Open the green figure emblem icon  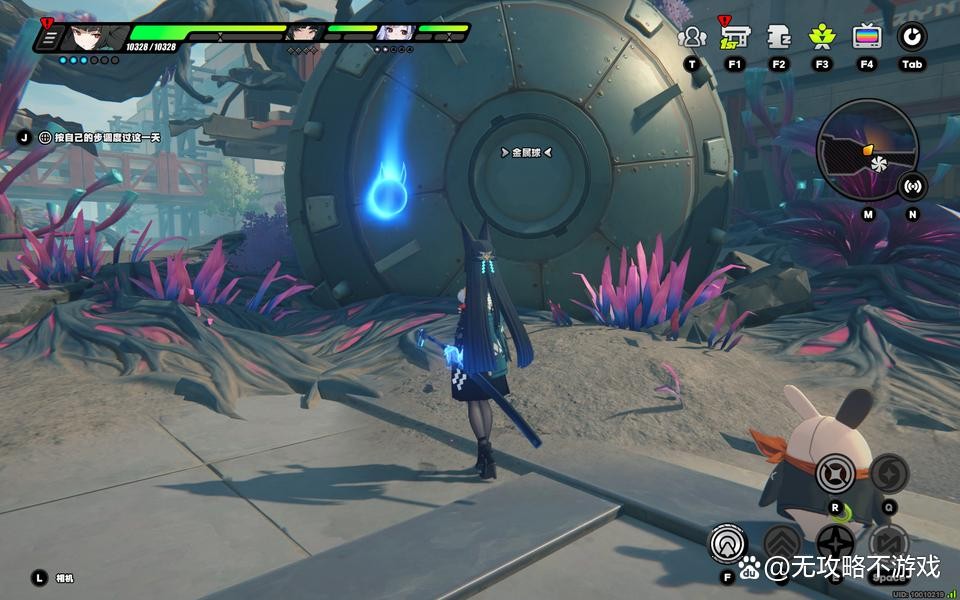pyautogui.click(x=822, y=38)
